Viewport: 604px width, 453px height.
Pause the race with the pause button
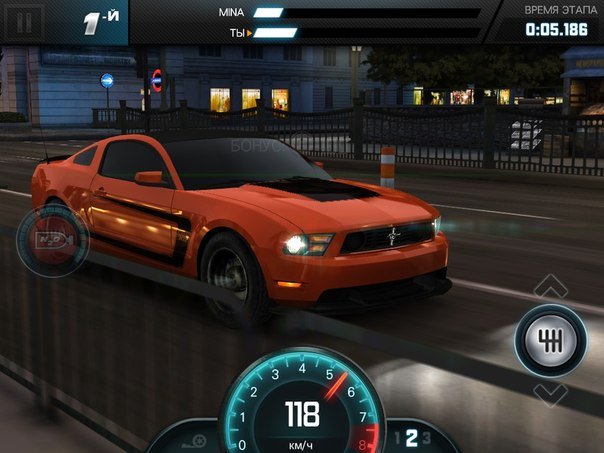click(26, 21)
